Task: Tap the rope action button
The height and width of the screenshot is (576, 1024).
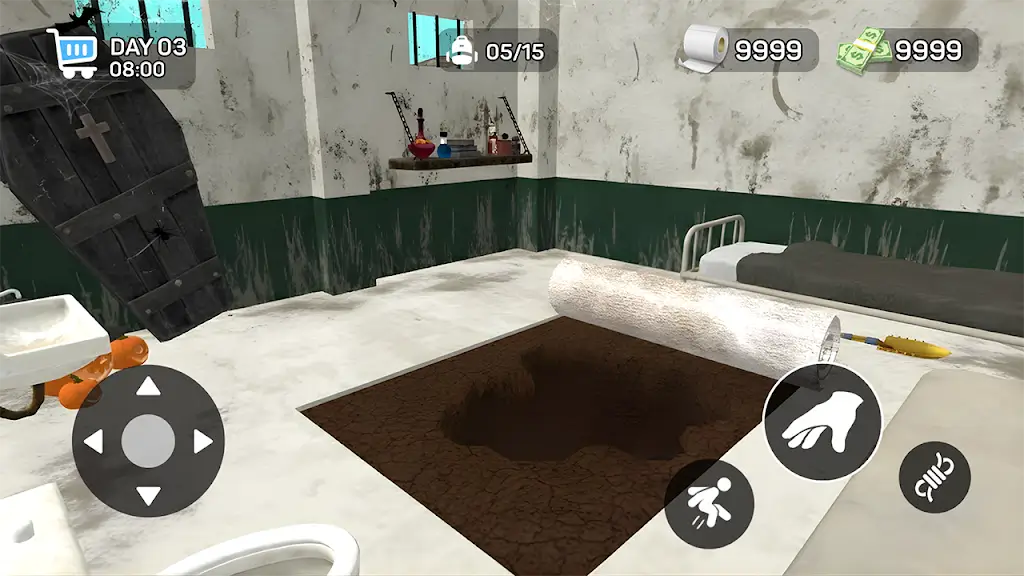Action: (935, 477)
